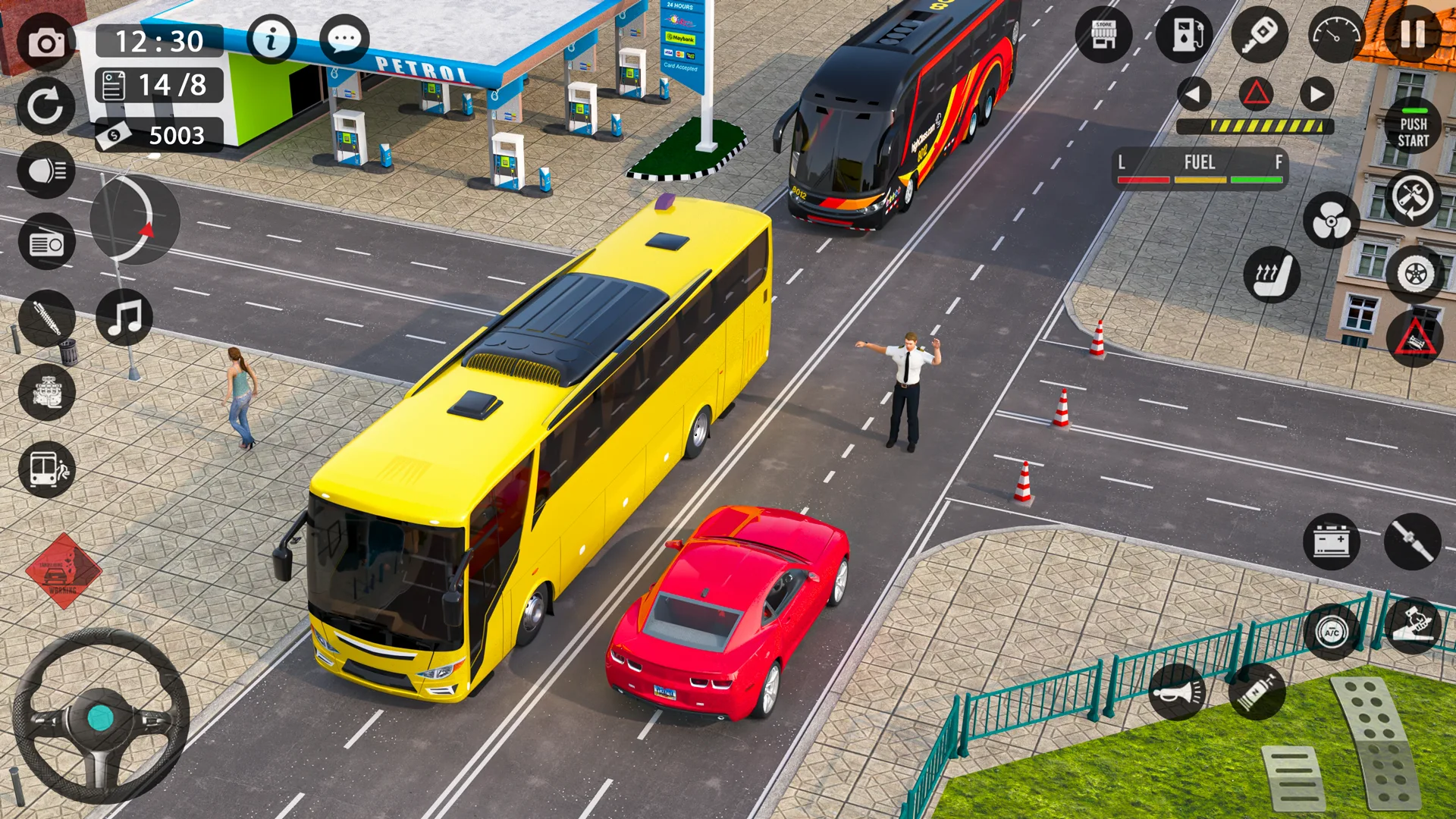1456x819 pixels.
Task: Activate the left turn indicator arrow
Action: [1193, 93]
